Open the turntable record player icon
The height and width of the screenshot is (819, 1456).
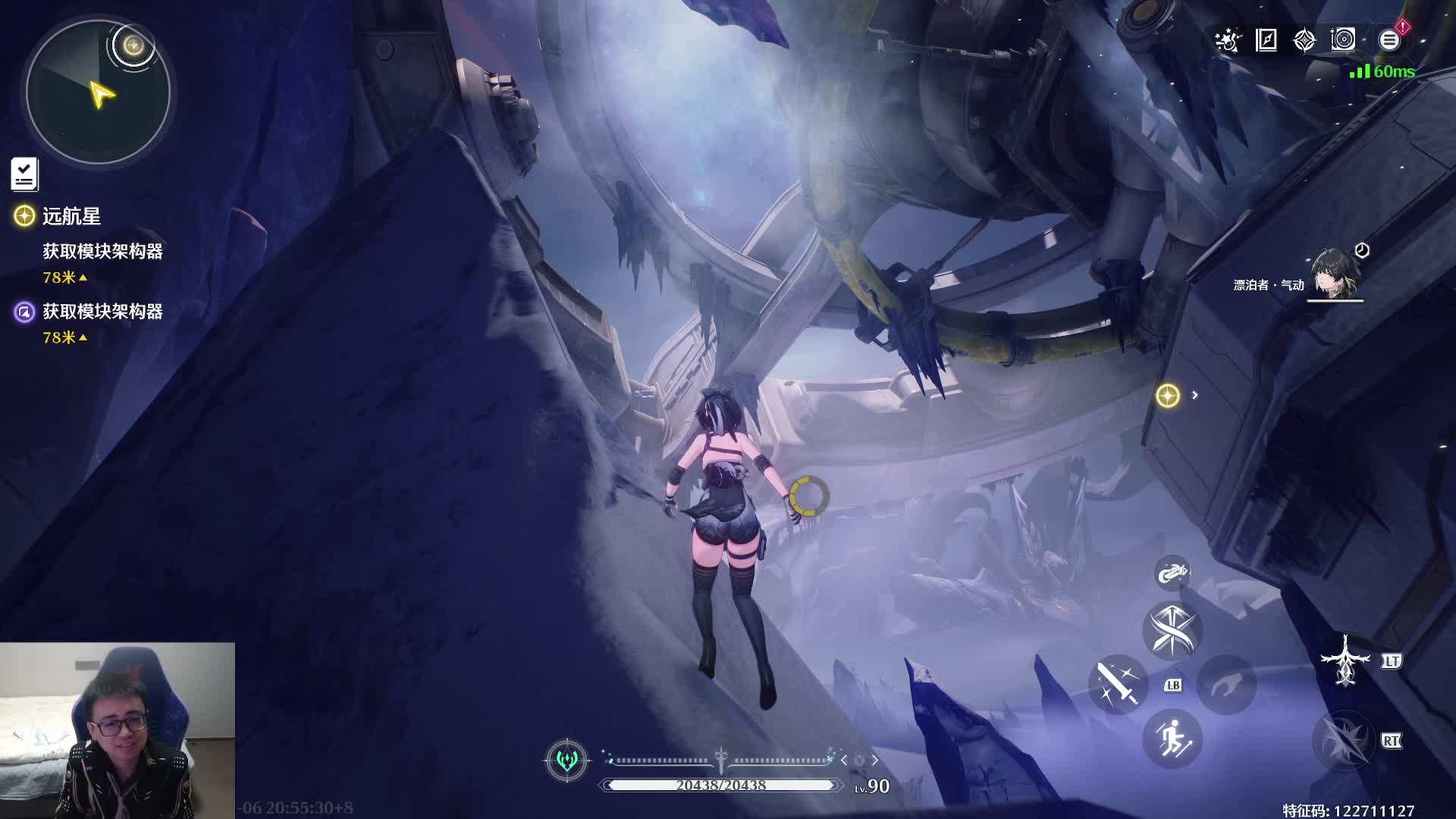coord(1343,40)
